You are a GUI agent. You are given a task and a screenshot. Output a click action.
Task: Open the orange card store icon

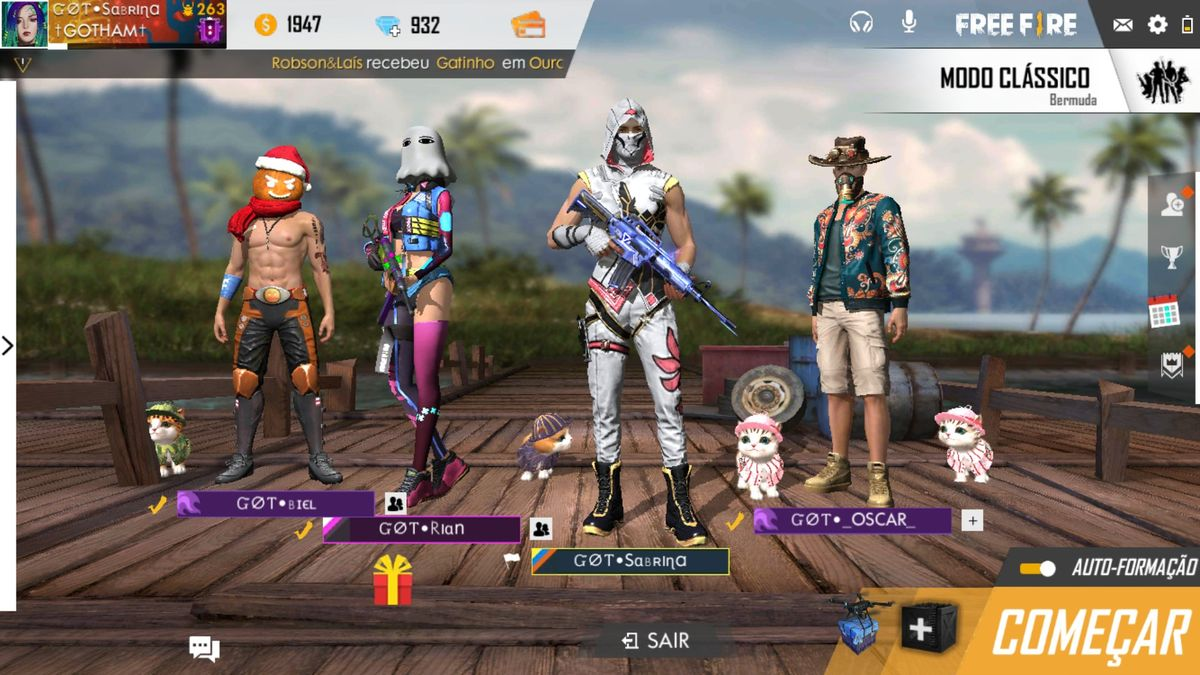(527, 25)
